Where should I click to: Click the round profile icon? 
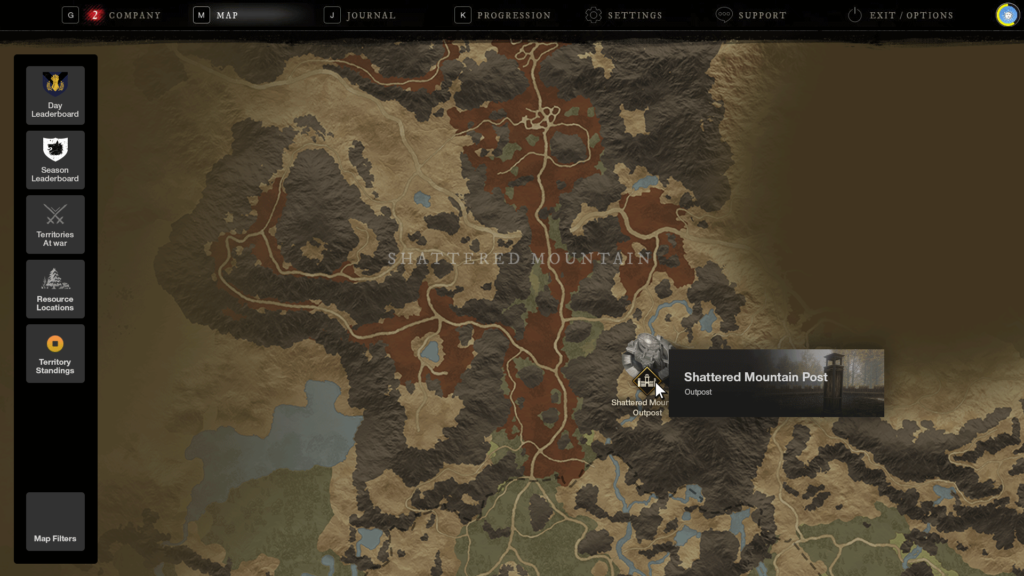1007,15
